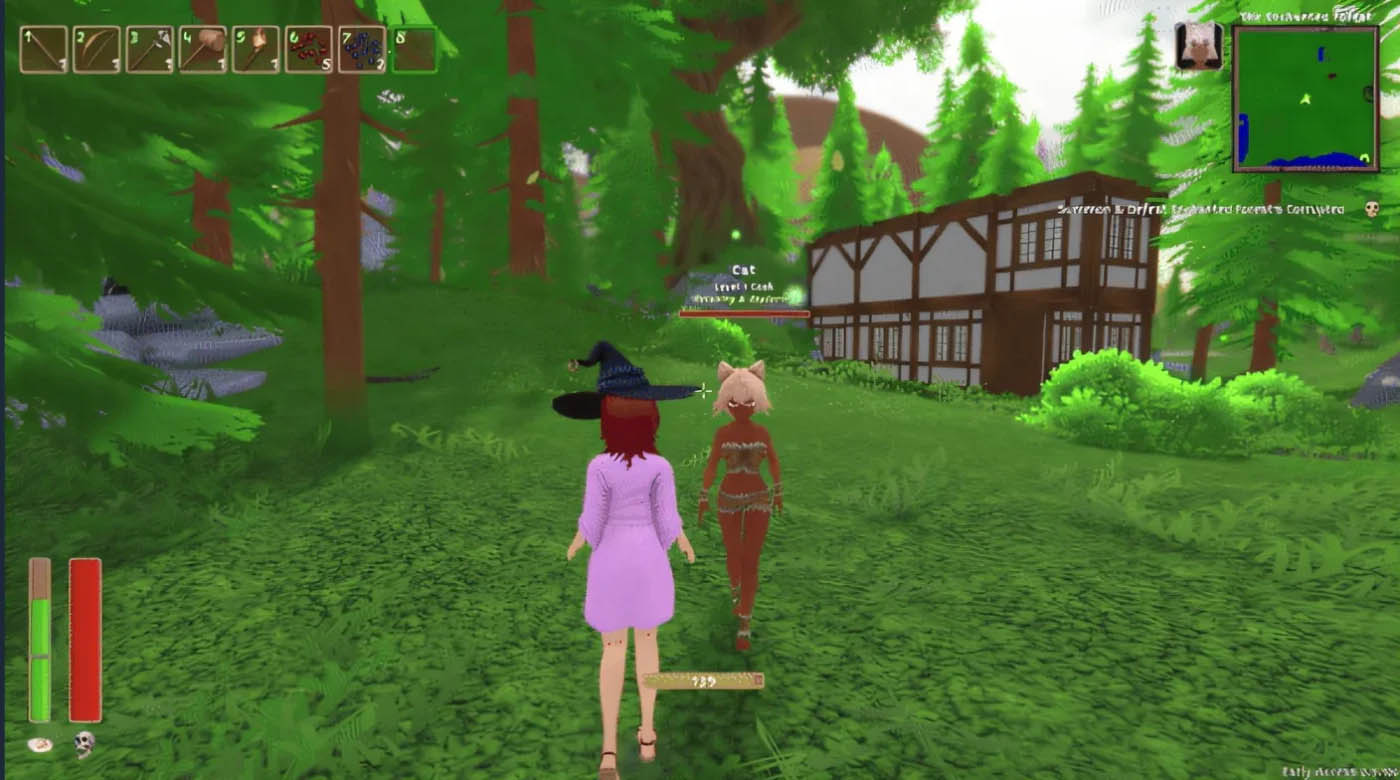Select the spear in hotbar slot 1
The image size is (1400, 780).
pyautogui.click(x=44, y=50)
